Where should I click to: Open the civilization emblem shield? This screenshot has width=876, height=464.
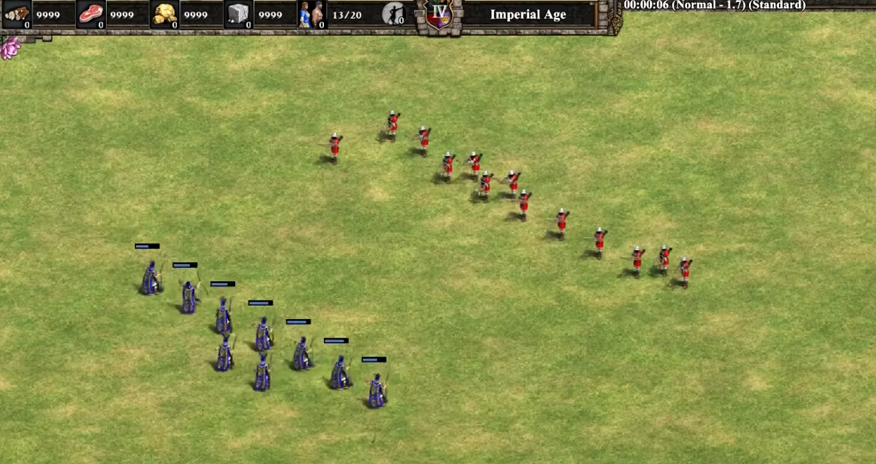[x=439, y=15]
